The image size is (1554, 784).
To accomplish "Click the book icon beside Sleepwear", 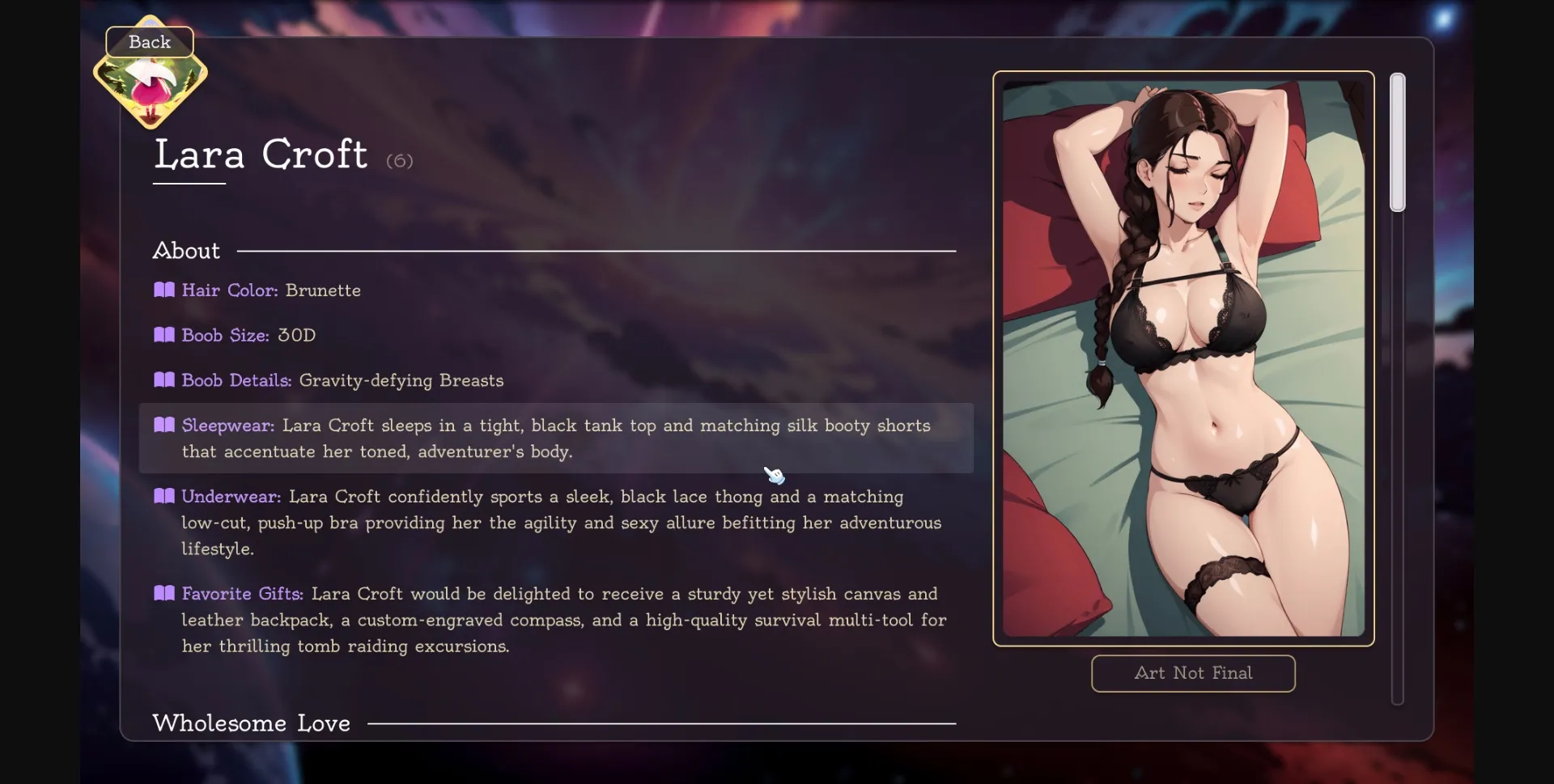I will click(164, 425).
